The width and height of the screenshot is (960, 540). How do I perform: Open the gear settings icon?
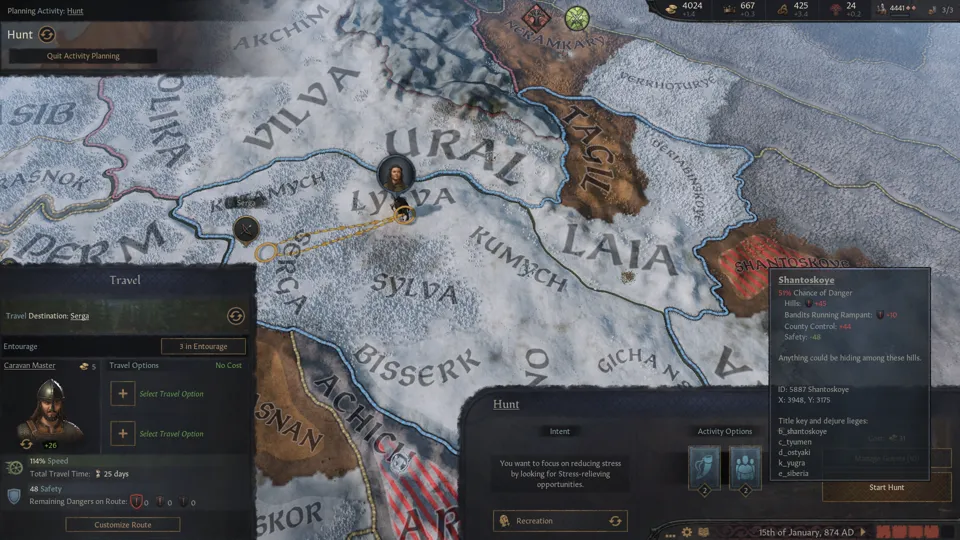click(687, 532)
